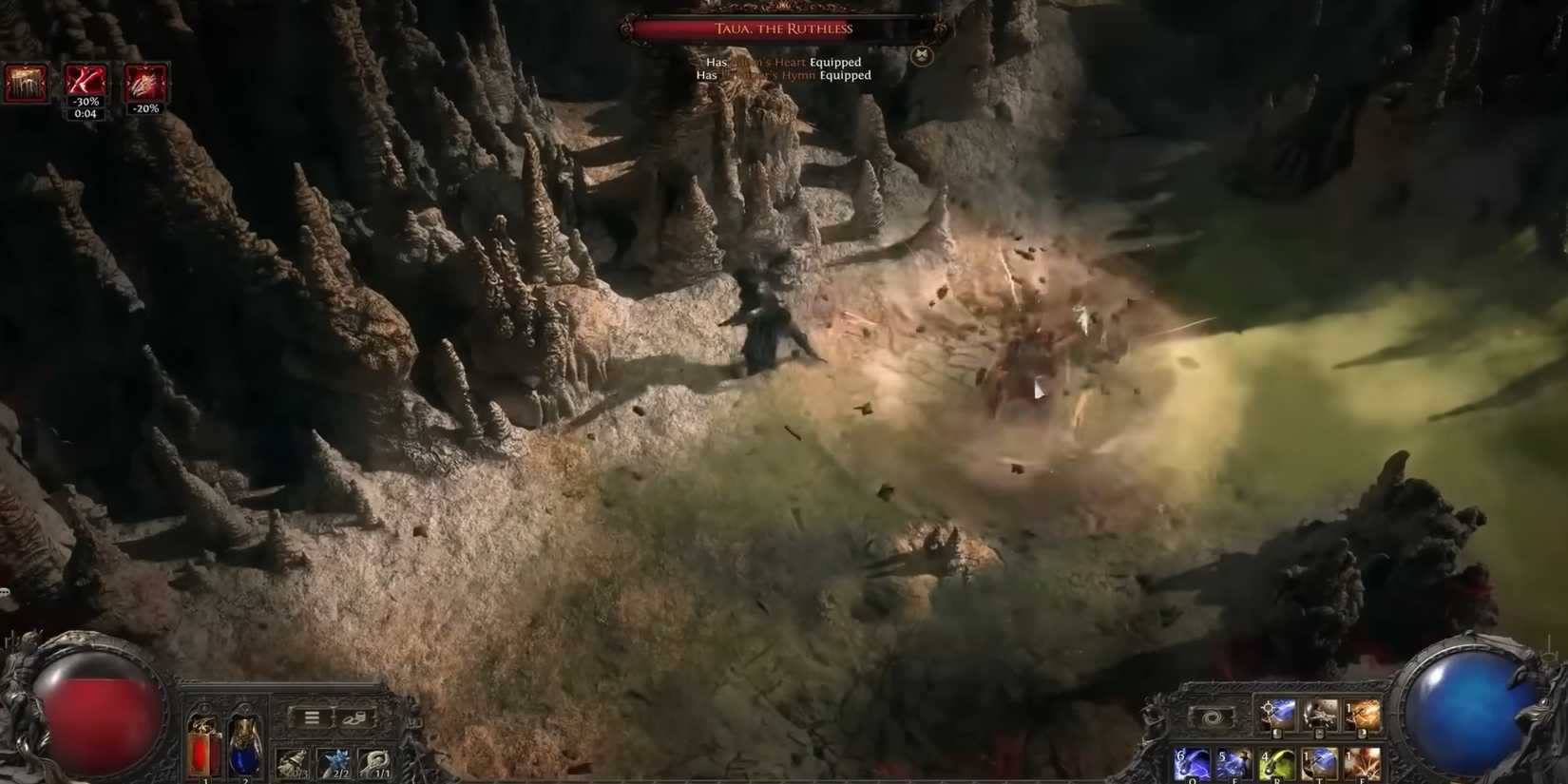The height and width of the screenshot is (784, 1568).
Task: Select the orange explosion skill in the upper row
Action: [x=1363, y=717]
